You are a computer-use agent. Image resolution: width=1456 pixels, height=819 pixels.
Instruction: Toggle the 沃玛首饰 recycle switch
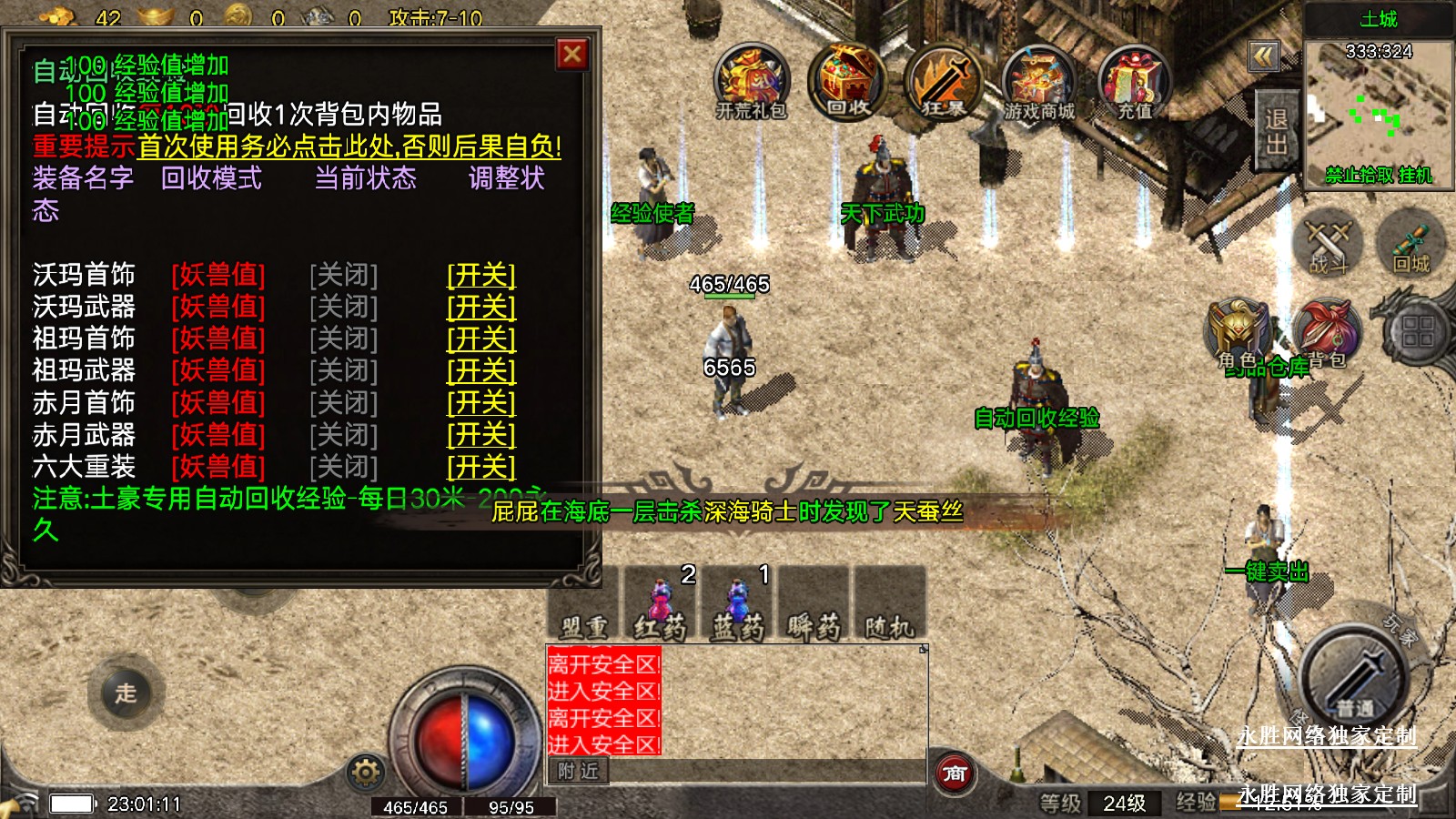click(x=481, y=275)
